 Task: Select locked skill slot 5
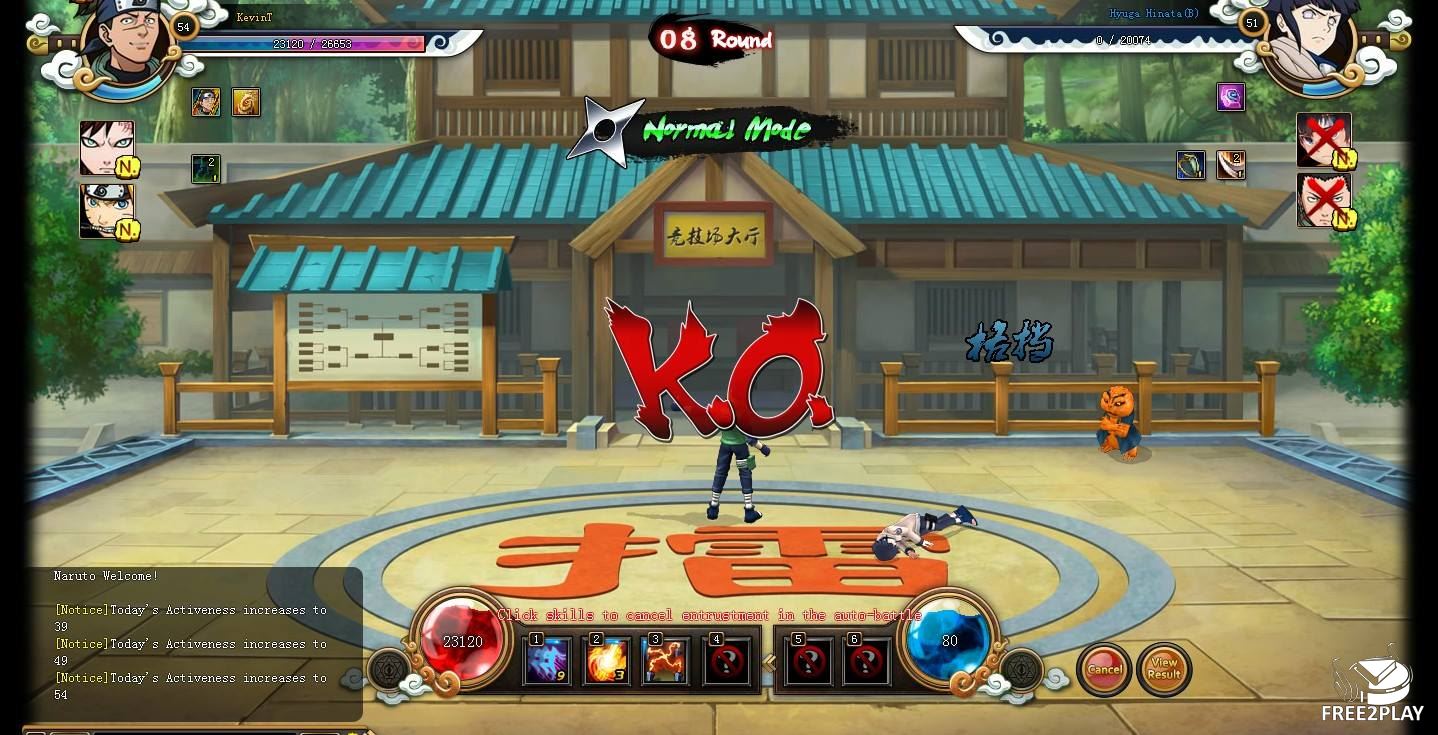click(x=808, y=661)
